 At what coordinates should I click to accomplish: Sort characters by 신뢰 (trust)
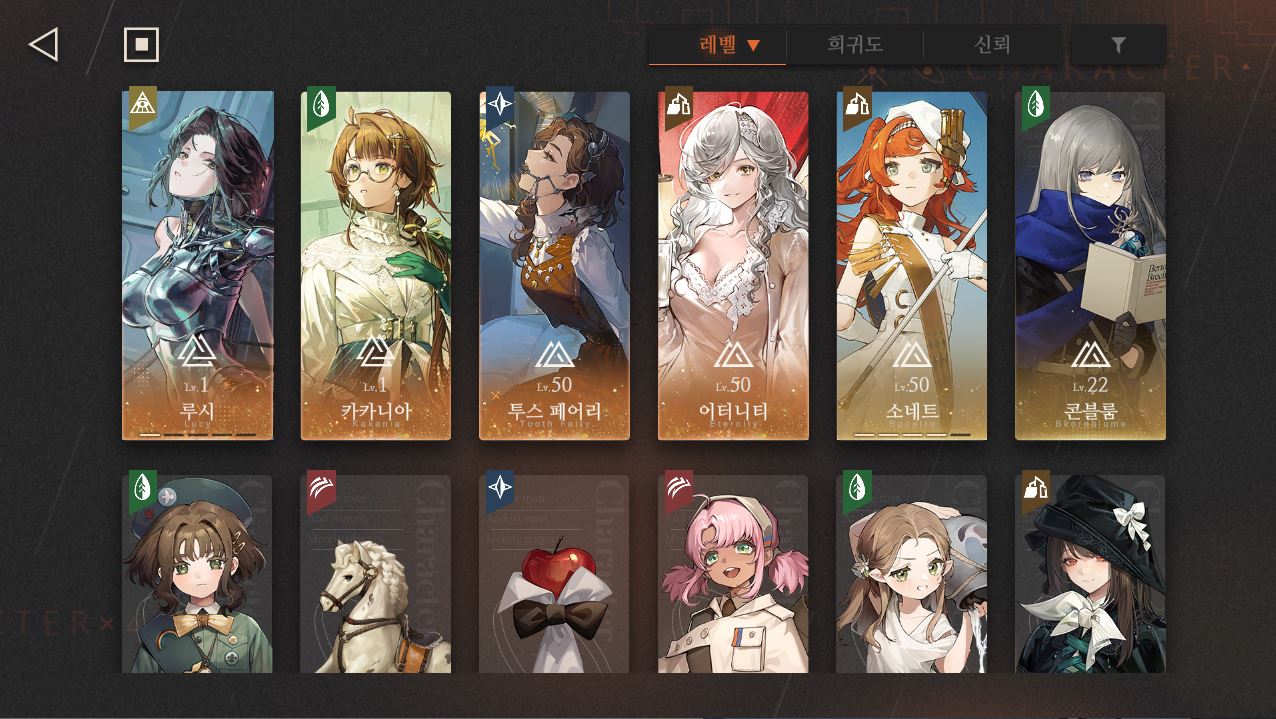[992, 45]
